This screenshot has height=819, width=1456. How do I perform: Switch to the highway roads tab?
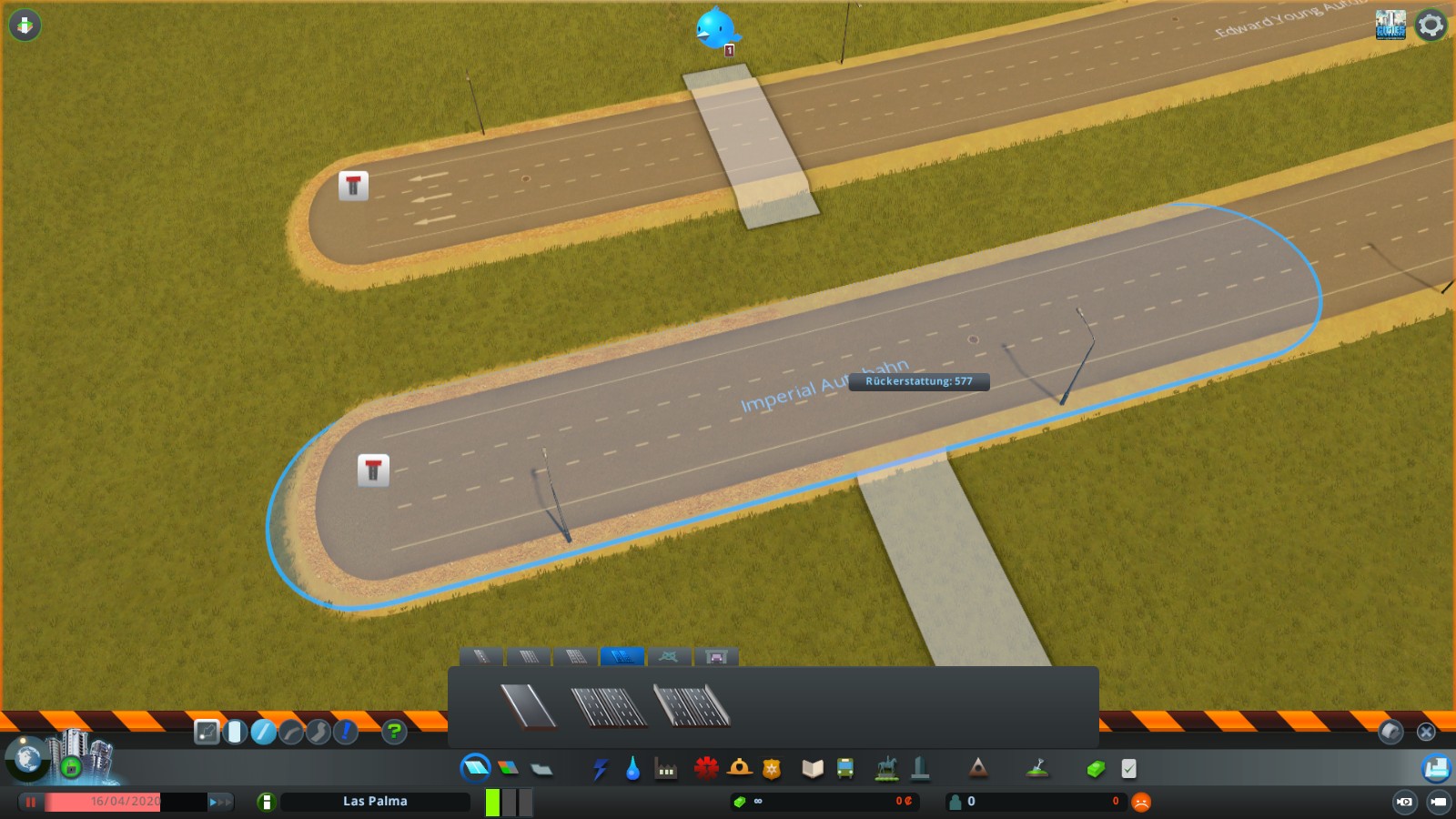coord(622,657)
